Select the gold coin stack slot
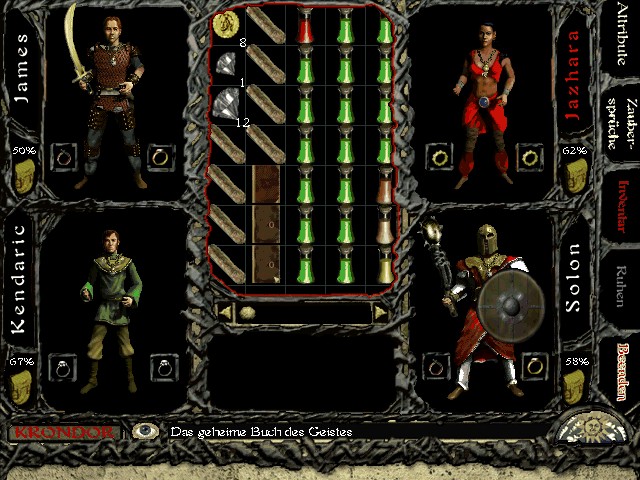 (x=226, y=24)
